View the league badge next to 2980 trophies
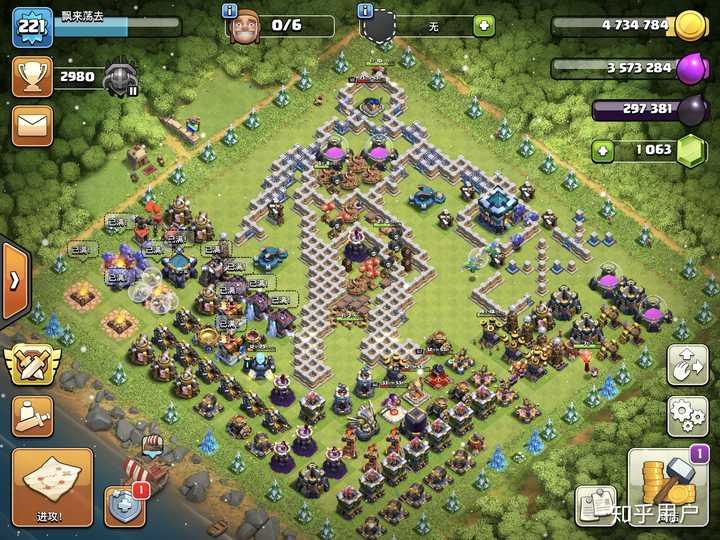The image size is (720, 540). pos(120,76)
